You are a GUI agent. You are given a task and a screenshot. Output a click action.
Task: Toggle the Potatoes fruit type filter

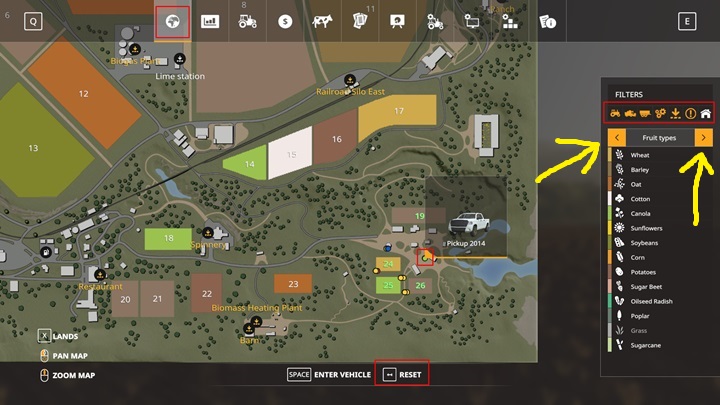coord(642,272)
